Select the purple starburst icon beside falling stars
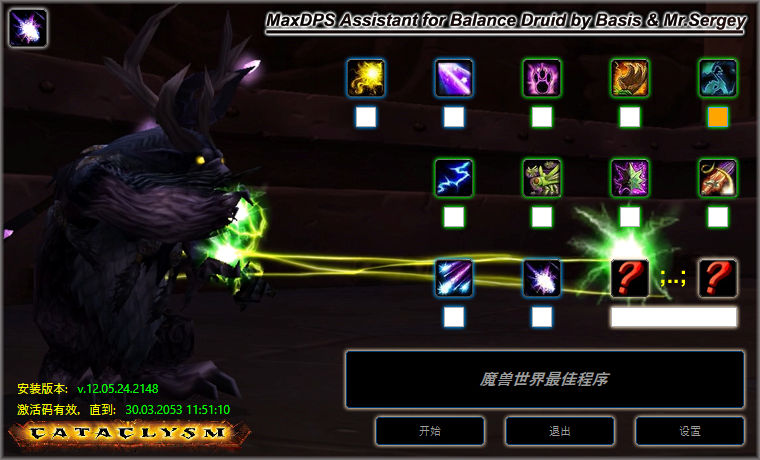760x460 pixels. tap(542, 278)
